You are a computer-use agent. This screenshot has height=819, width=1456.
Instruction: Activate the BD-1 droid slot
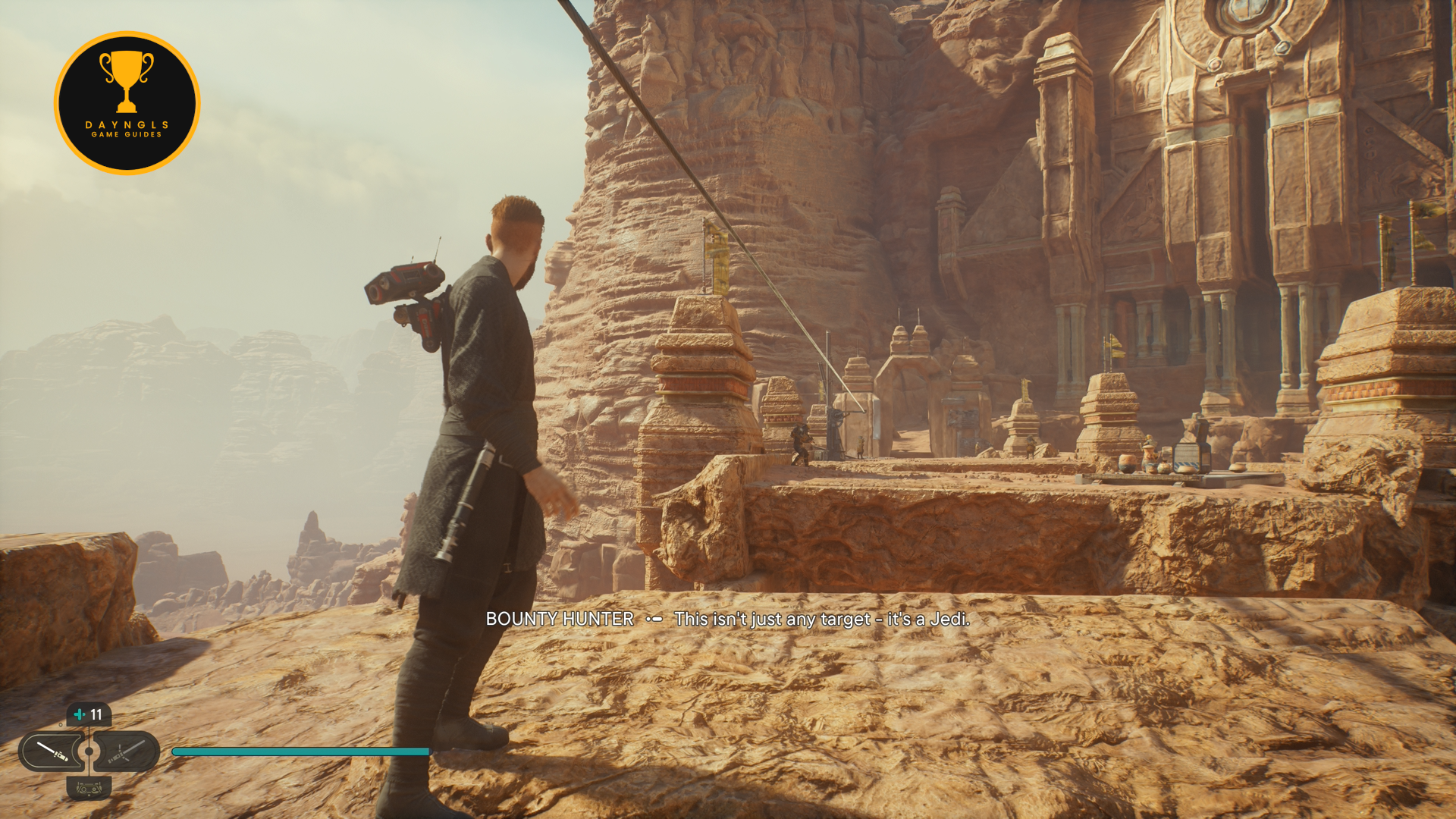point(89,788)
